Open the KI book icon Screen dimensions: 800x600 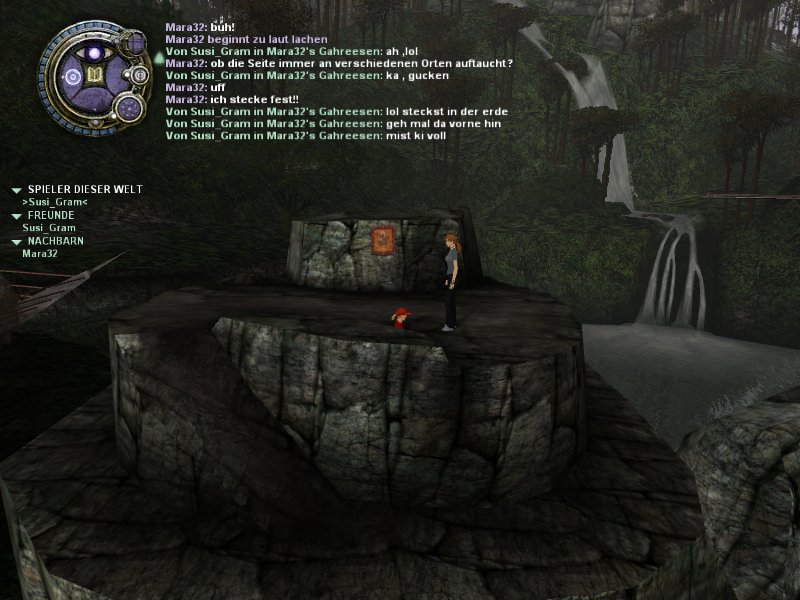(x=95, y=76)
